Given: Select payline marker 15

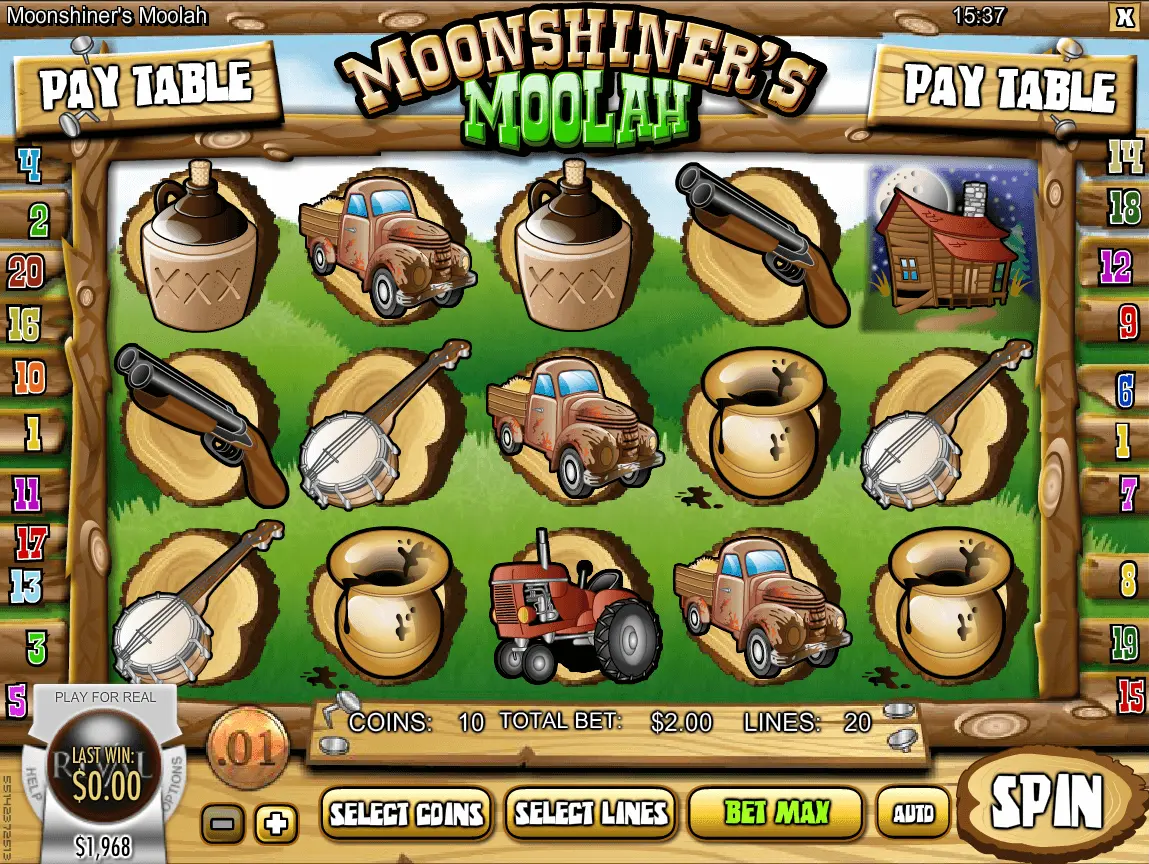Looking at the screenshot, I should coord(1131,693).
